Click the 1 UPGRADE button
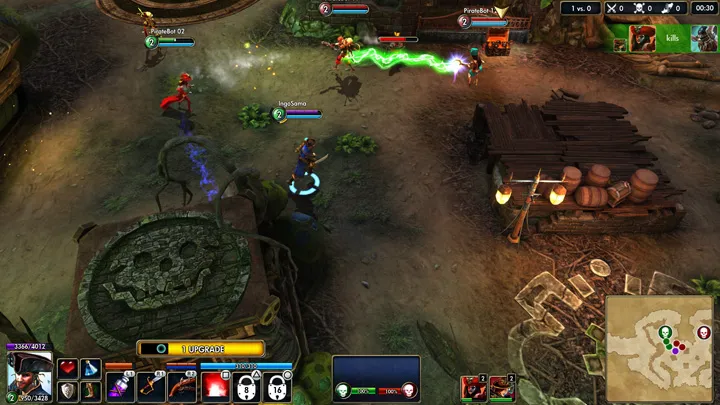Screen dimensions: 720x405 click(201, 349)
